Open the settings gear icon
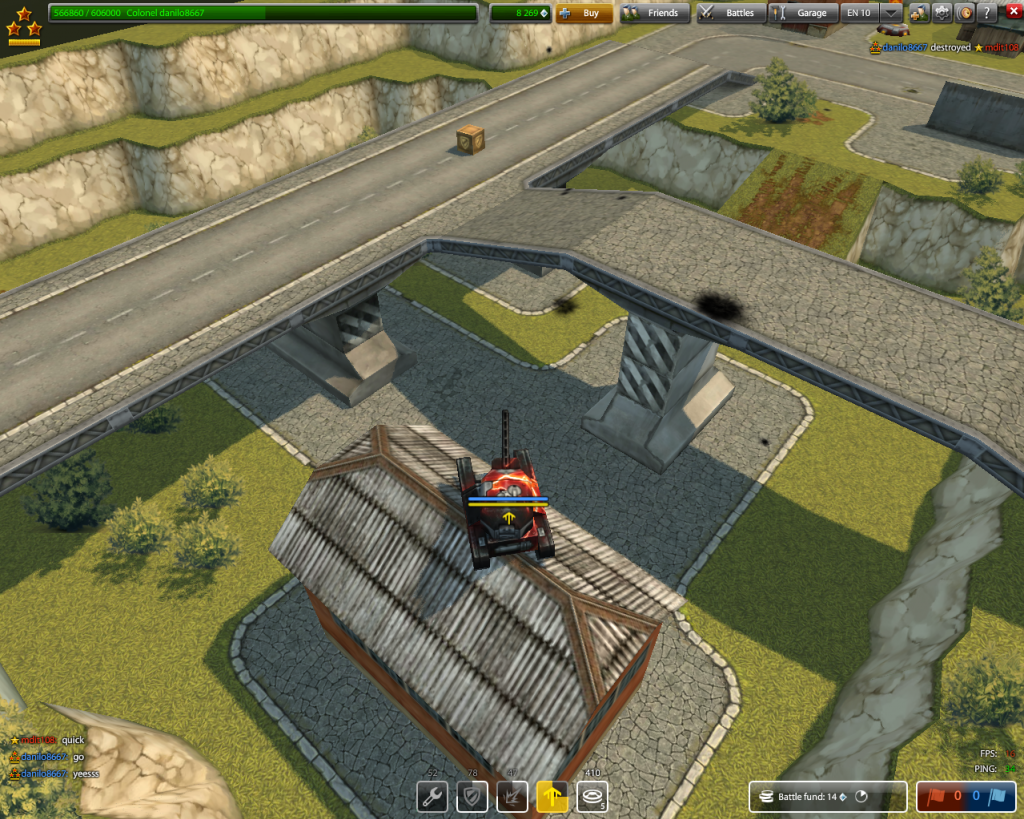Screen dimensions: 1024x819 pyautogui.click(x=942, y=13)
